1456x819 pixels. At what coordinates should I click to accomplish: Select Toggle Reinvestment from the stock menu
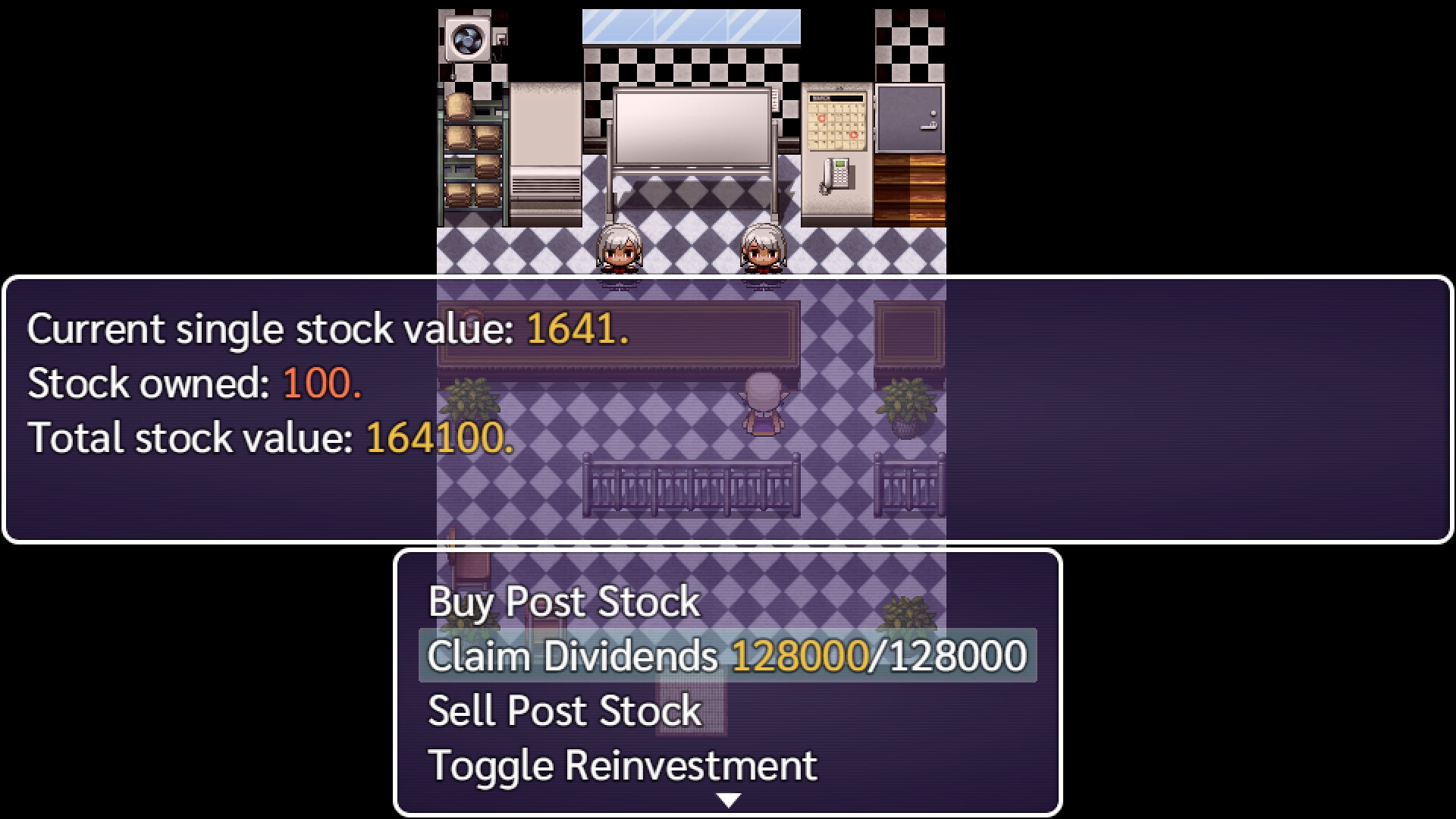click(622, 764)
